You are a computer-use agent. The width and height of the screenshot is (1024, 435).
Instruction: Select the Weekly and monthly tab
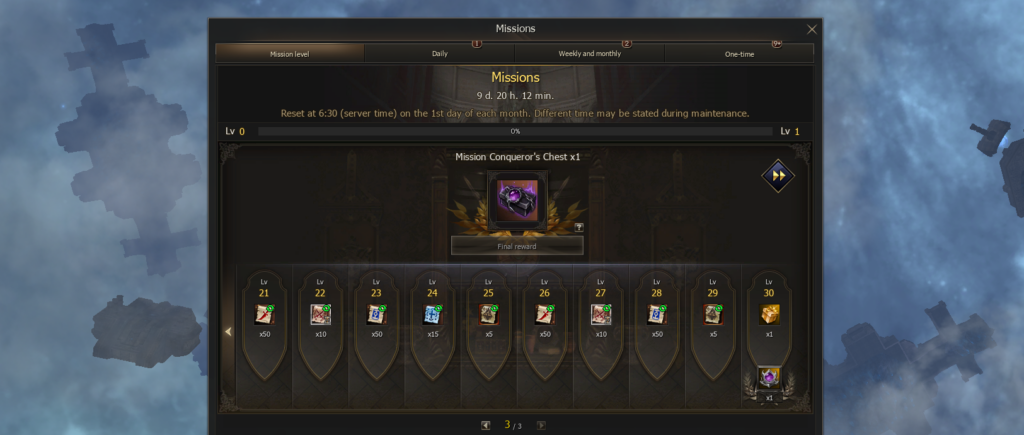coord(589,53)
